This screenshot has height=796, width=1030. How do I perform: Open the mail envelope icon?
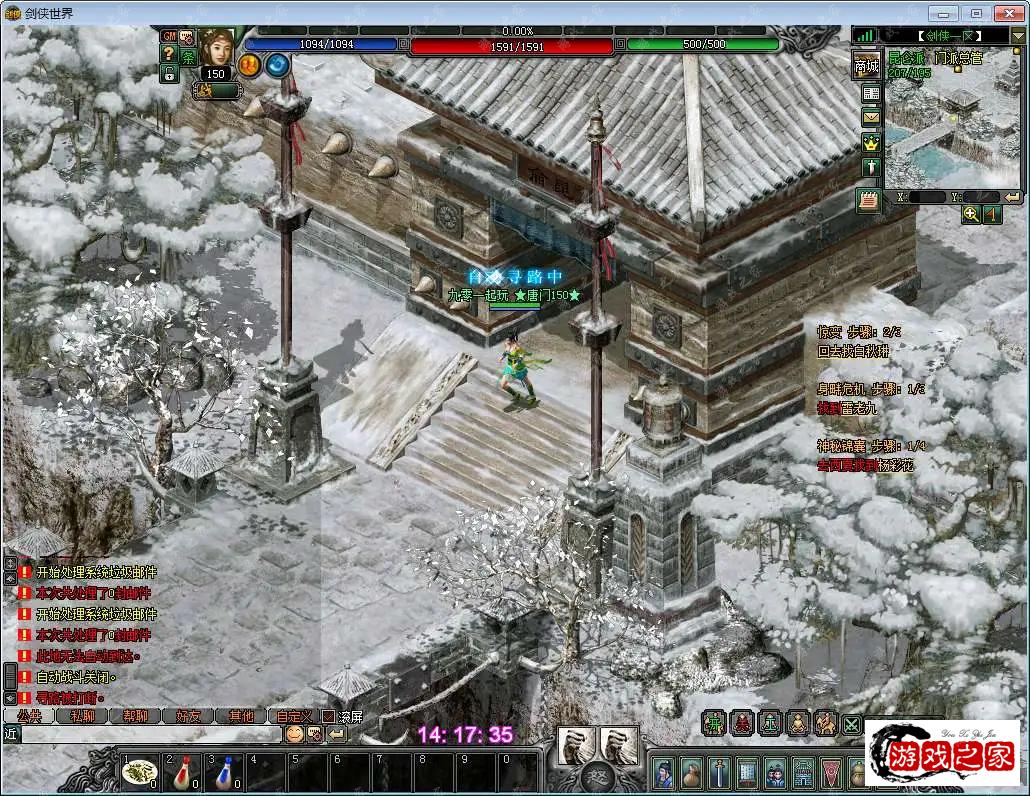(870, 118)
